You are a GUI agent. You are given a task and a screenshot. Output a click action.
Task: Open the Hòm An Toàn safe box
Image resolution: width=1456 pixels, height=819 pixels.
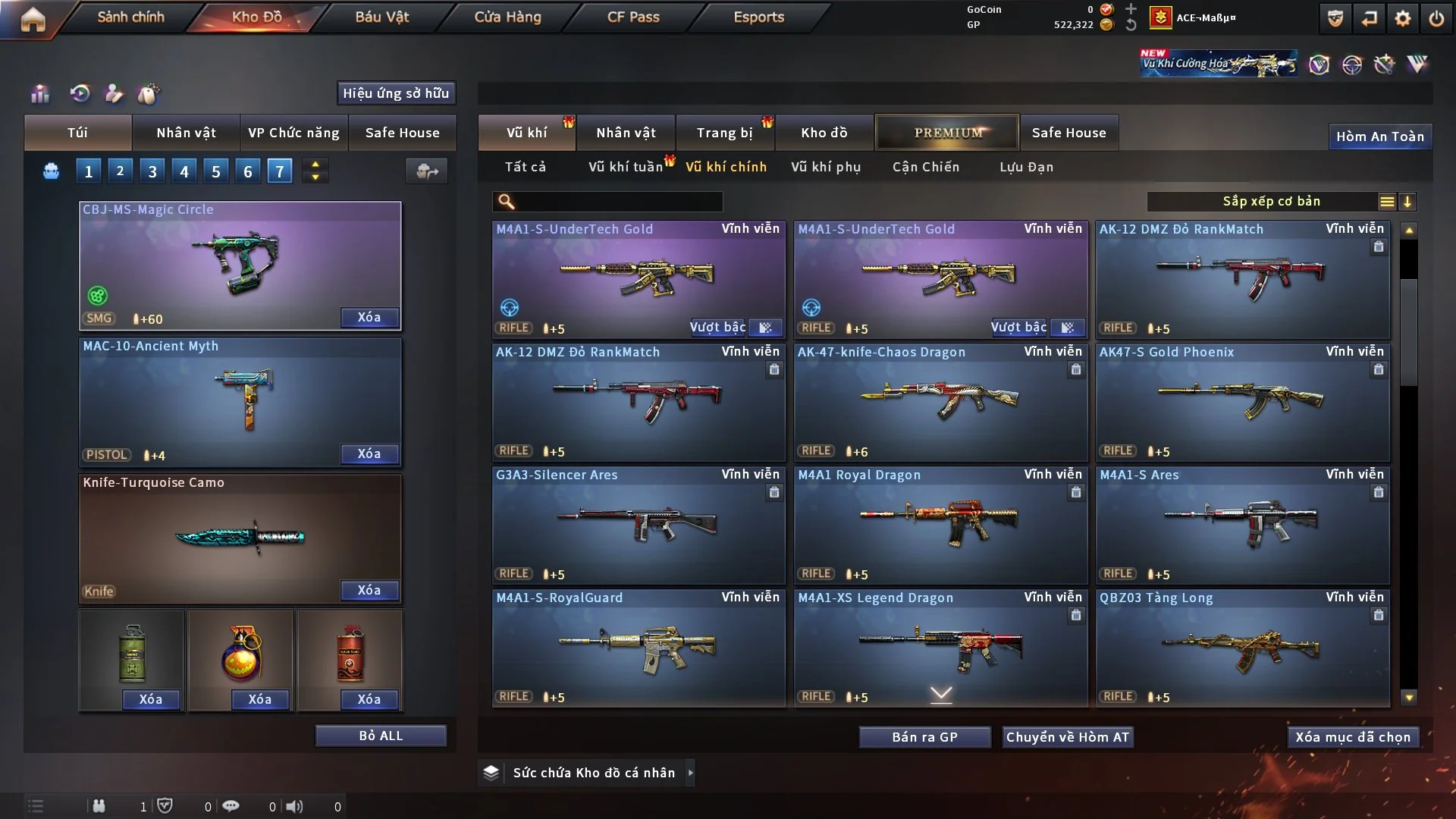(x=1379, y=136)
